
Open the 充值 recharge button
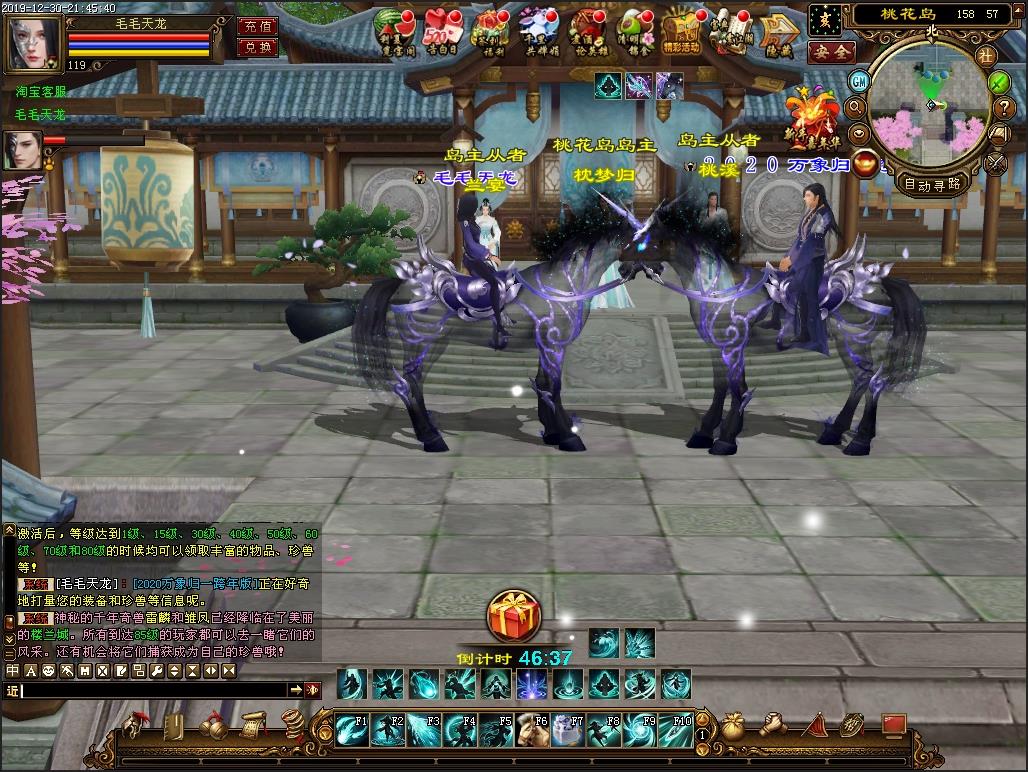(x=257, y=27)
